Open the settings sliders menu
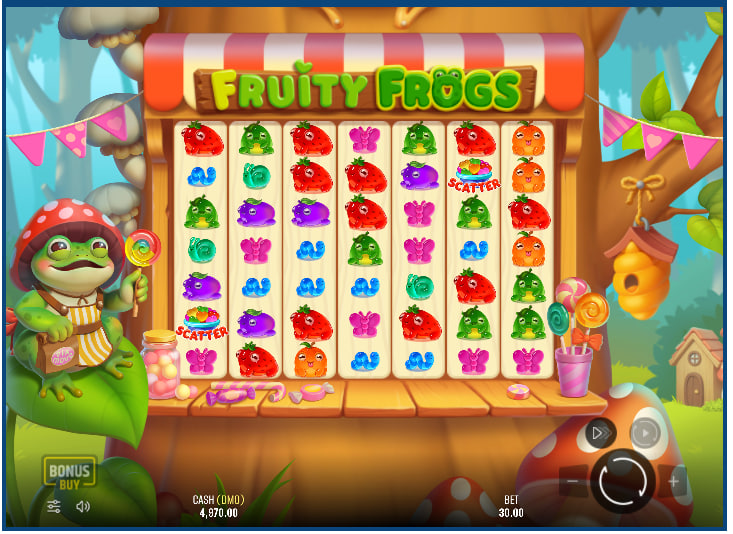Image resolution: width=733 pixels, height=534 pixels. [x=55, y=506]
